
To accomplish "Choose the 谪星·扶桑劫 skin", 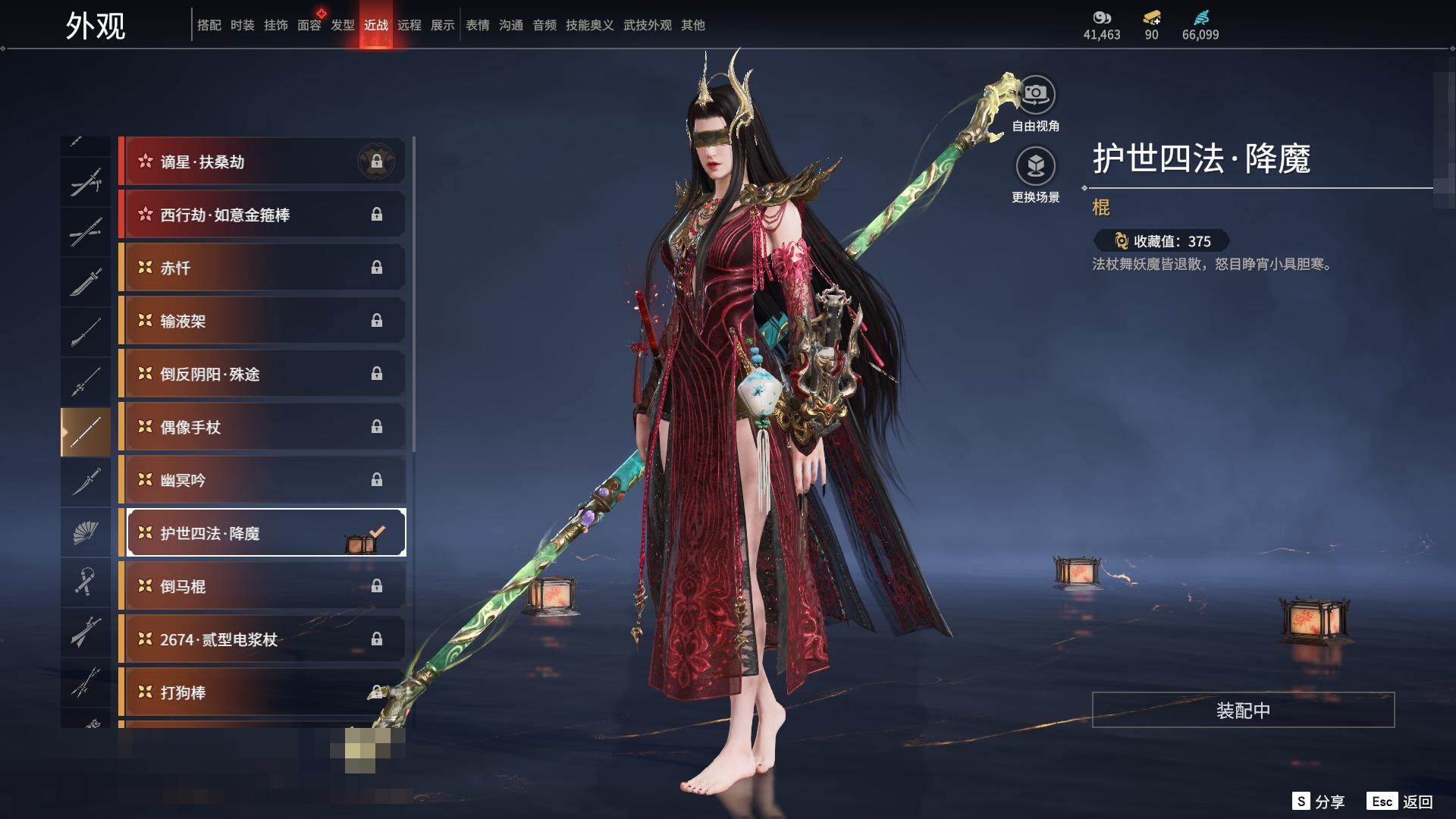I will tap(262, 162).
